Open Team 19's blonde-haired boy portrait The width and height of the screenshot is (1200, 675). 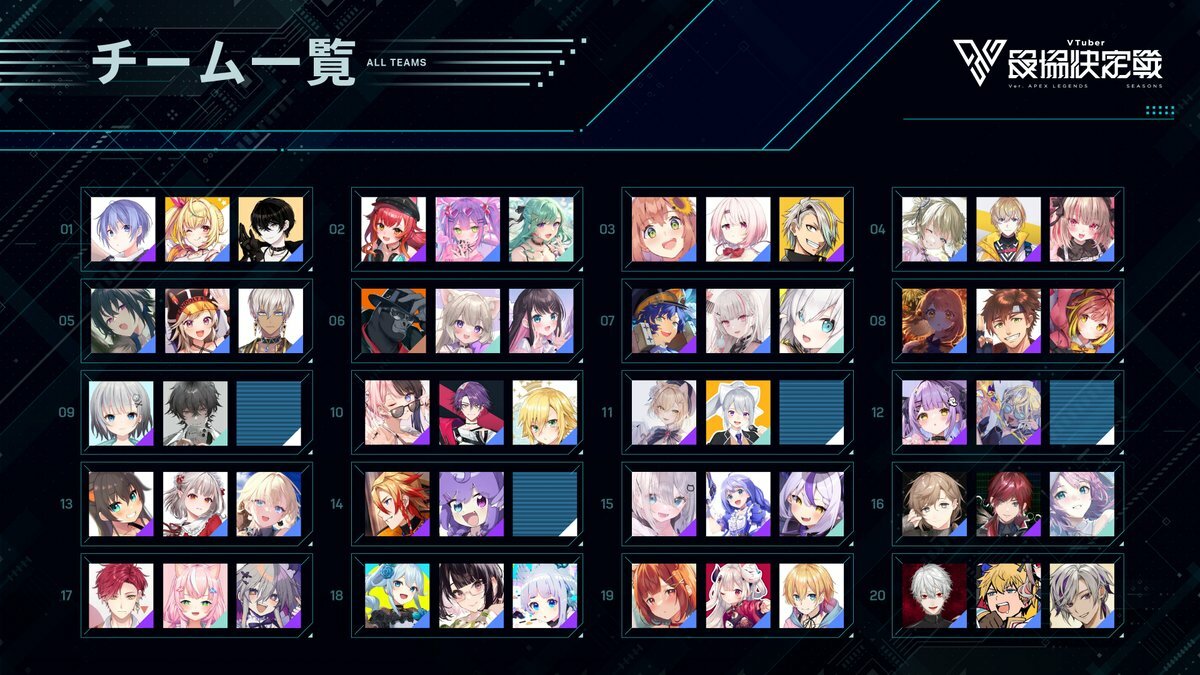[x=811, y=596]
